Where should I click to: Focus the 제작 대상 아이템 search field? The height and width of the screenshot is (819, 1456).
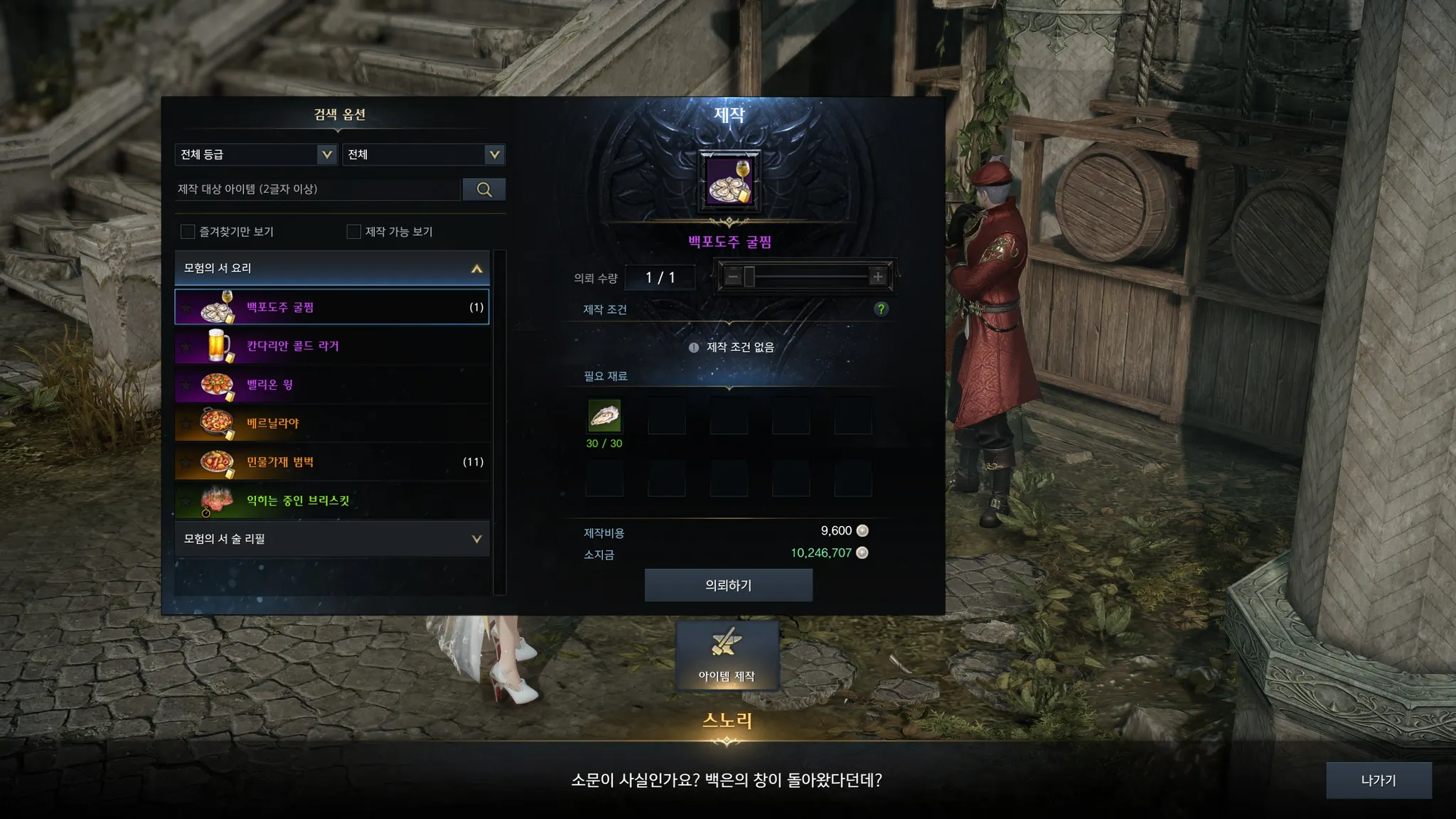317,189
